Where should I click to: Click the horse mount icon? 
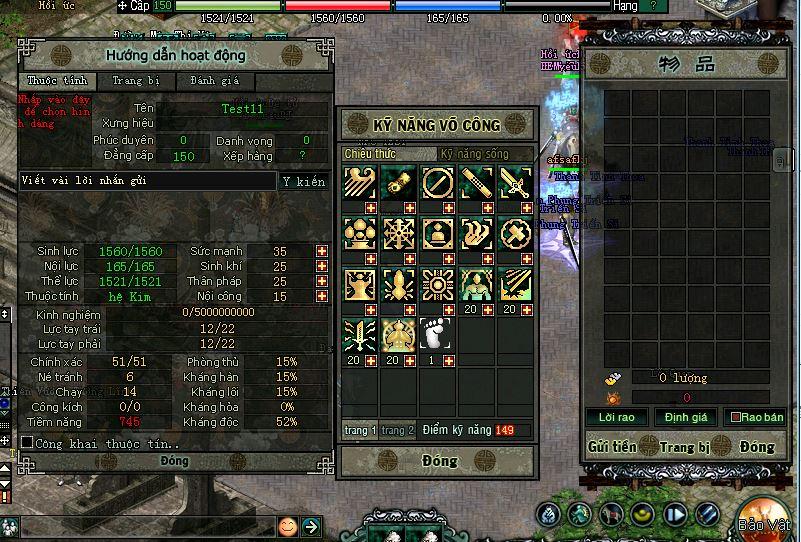coord(611,514)
